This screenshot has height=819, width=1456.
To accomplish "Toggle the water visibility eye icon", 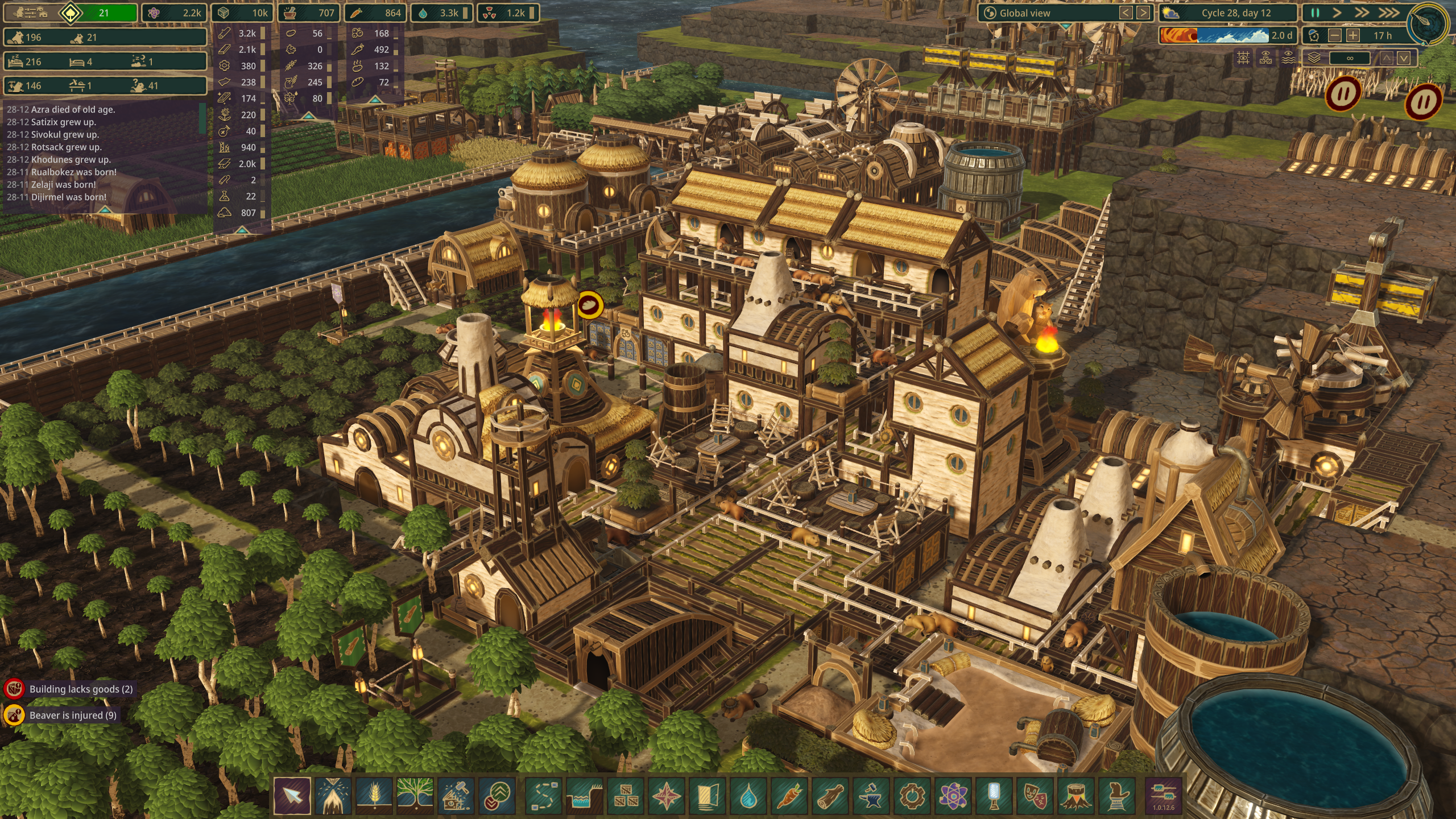I will pos(1288,58).
